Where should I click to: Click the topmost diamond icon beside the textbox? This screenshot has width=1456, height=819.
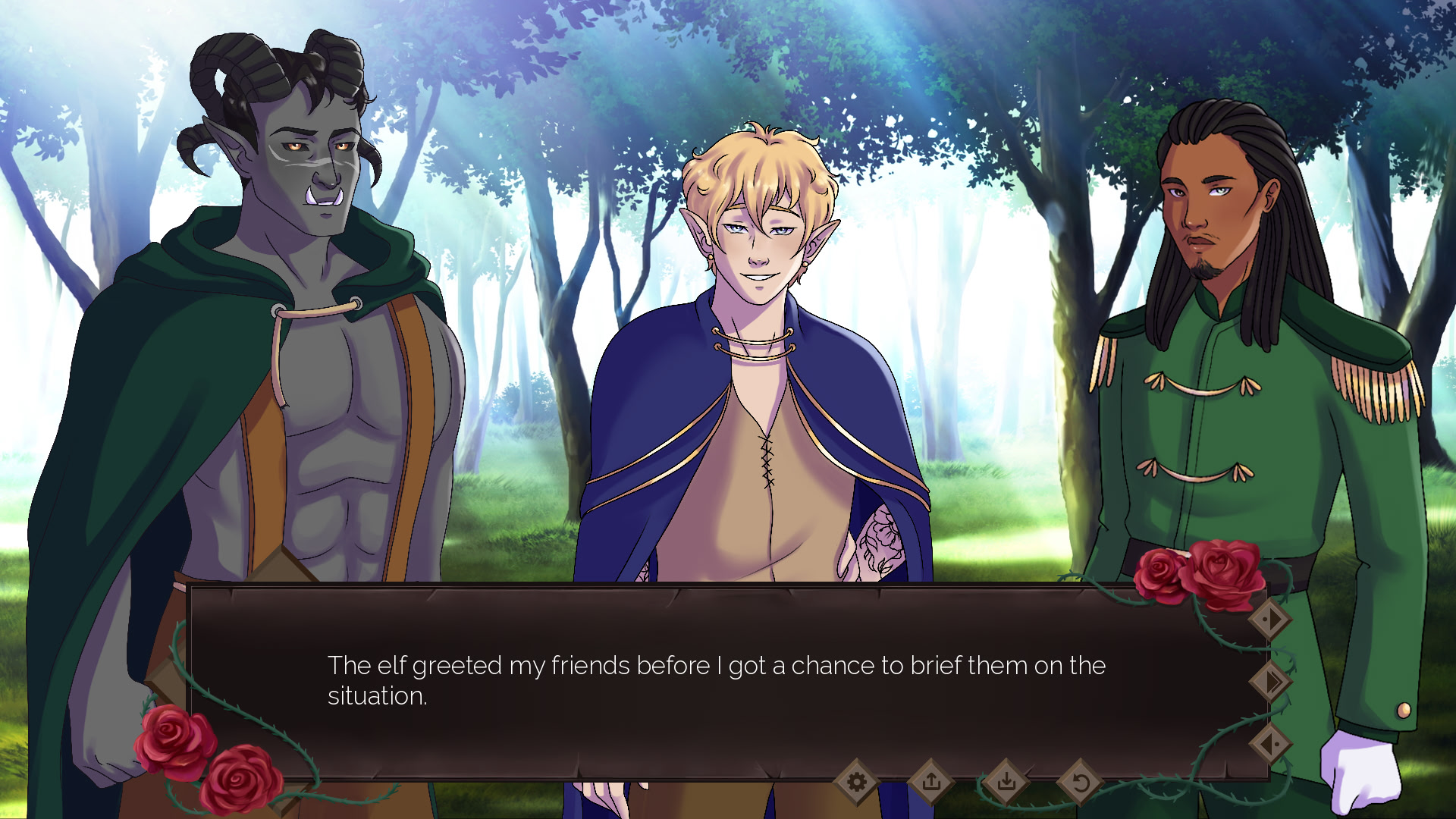pyautogui.click(x=1270, y=619)
